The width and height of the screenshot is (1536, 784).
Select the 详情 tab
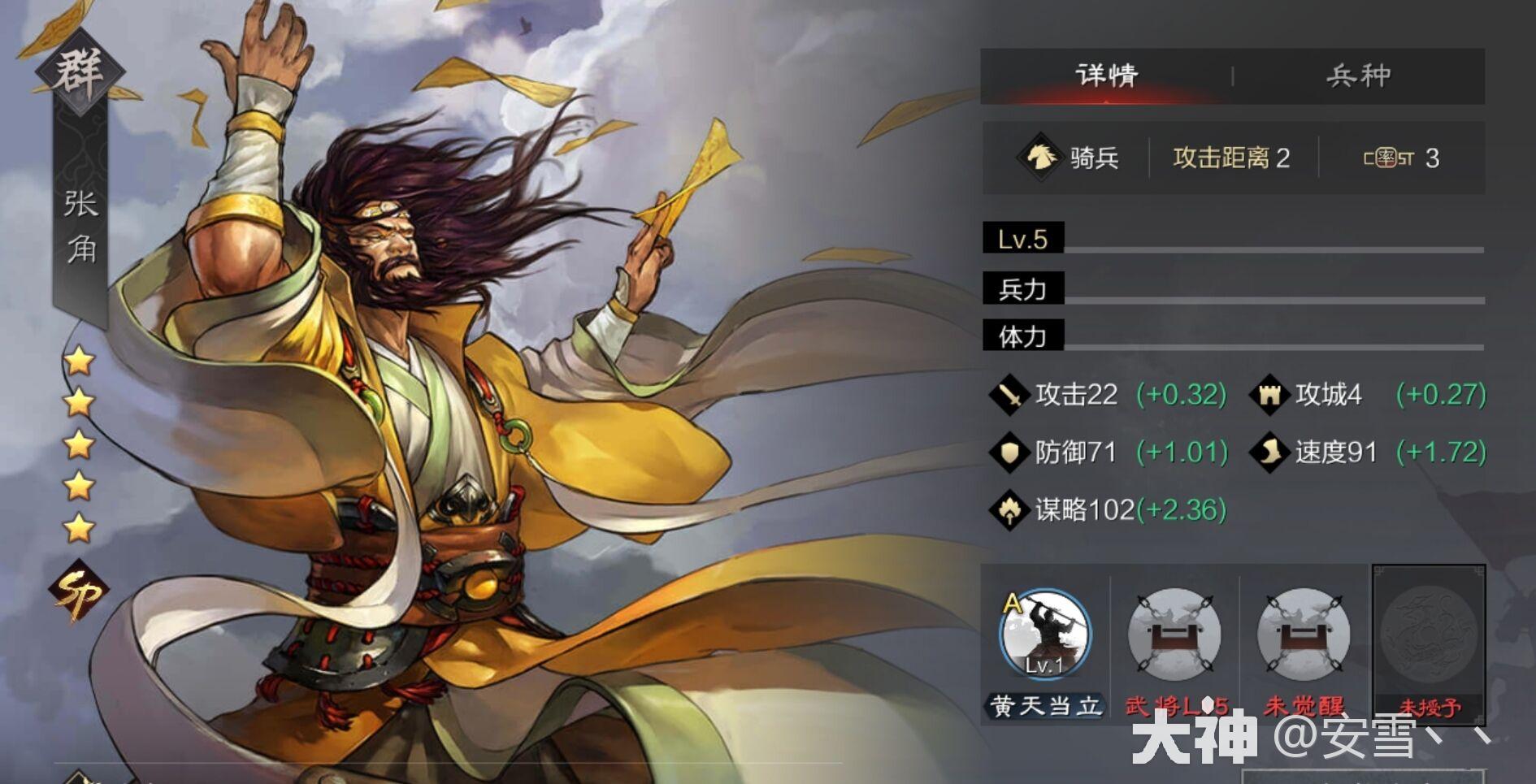[1105, 75]
